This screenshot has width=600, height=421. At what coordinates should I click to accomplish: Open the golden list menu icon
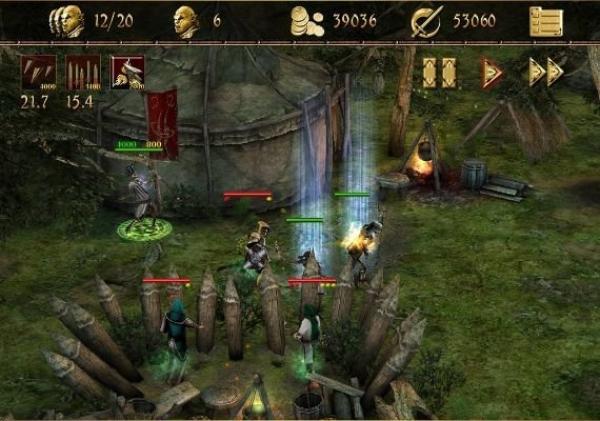(546, 21)
